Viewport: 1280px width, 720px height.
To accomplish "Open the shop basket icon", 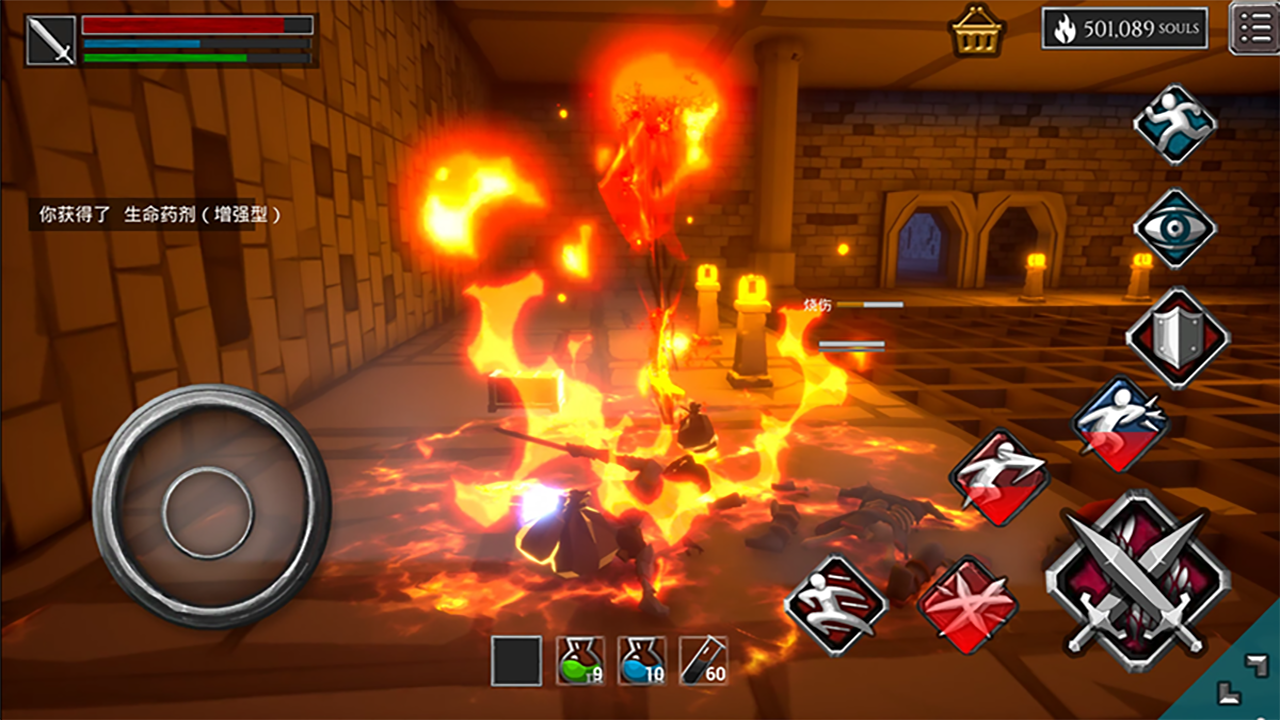I will [977, 31].
